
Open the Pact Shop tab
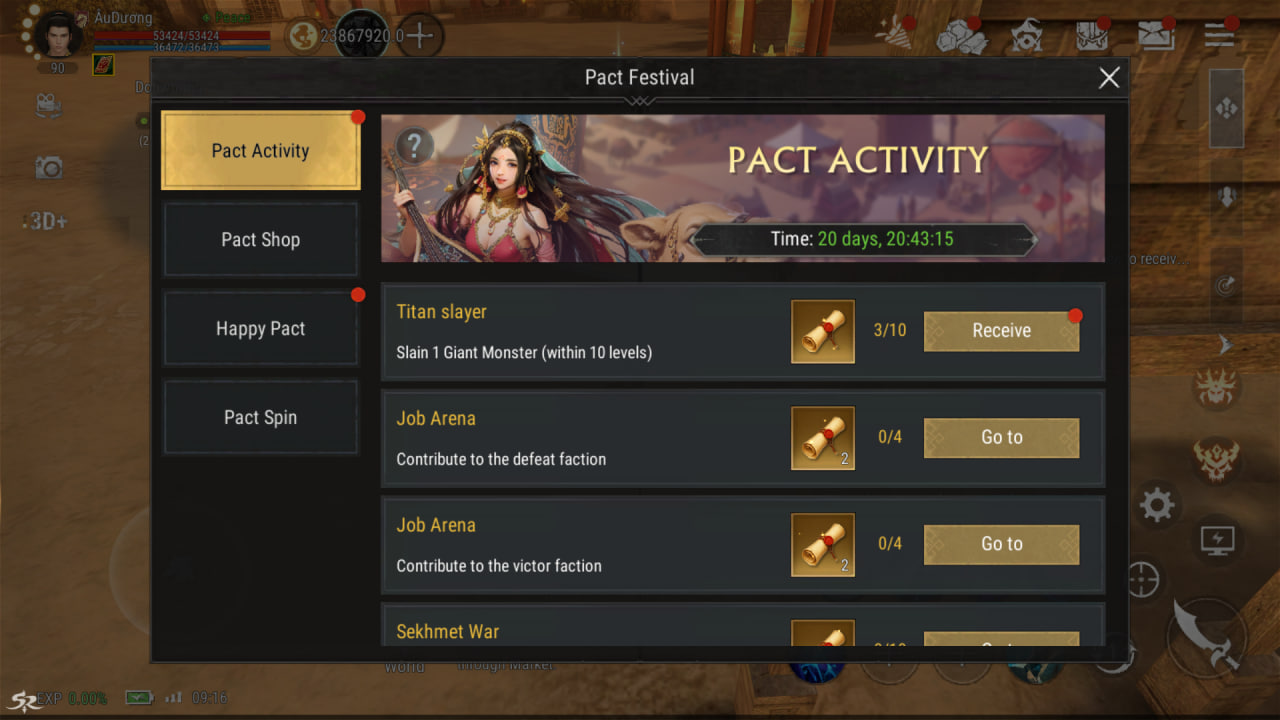(260, 240)
